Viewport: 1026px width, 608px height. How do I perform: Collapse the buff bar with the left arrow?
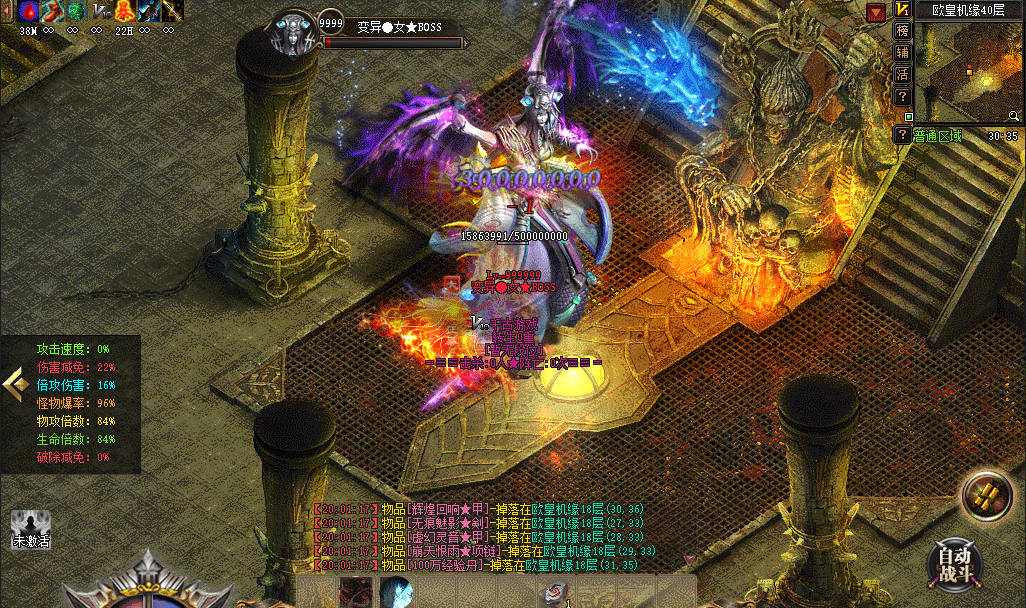8,12
